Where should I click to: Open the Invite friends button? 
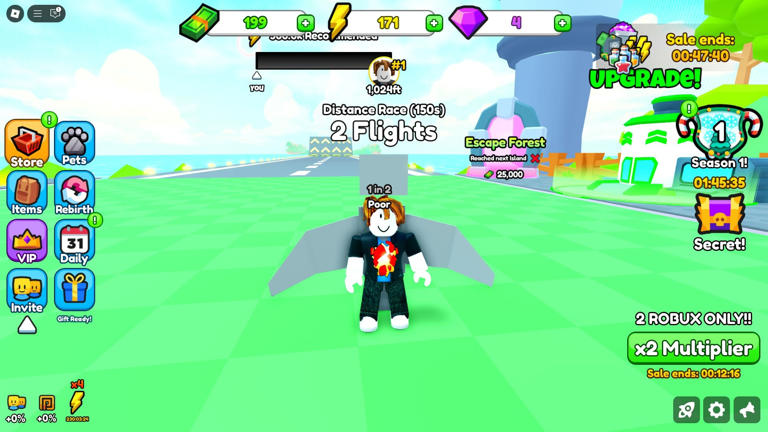point(27,291)
